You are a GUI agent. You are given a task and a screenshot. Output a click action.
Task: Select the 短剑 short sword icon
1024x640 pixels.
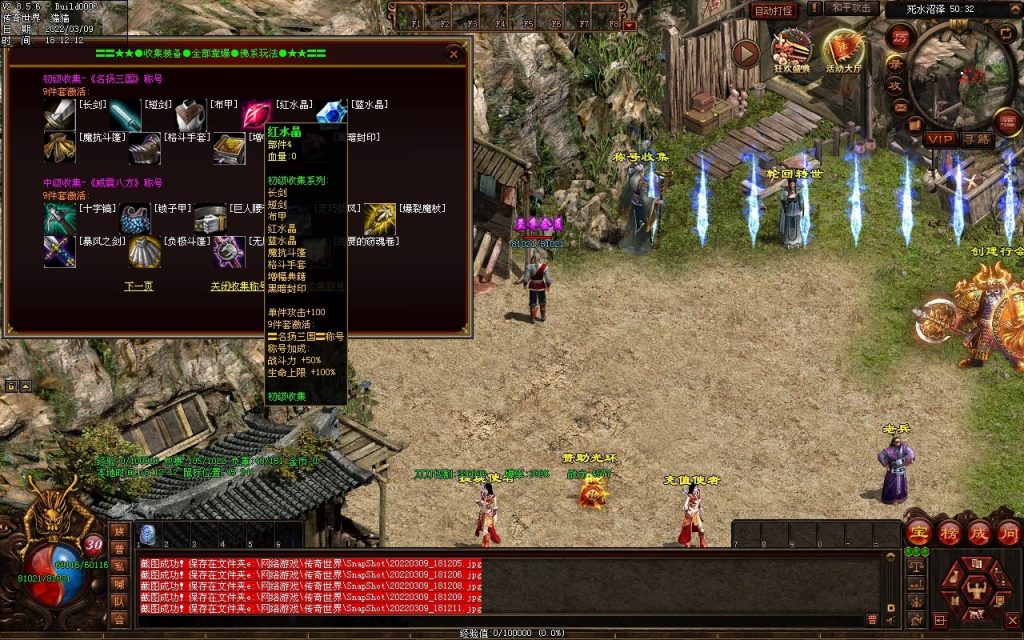click(125, 116)
